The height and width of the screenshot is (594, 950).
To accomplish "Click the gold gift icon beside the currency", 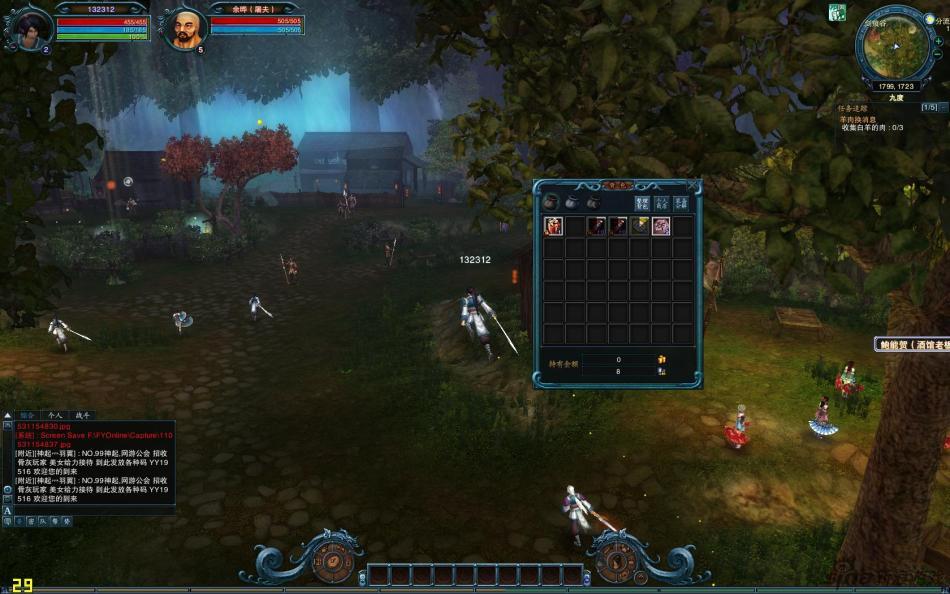I will click(661, 359).
